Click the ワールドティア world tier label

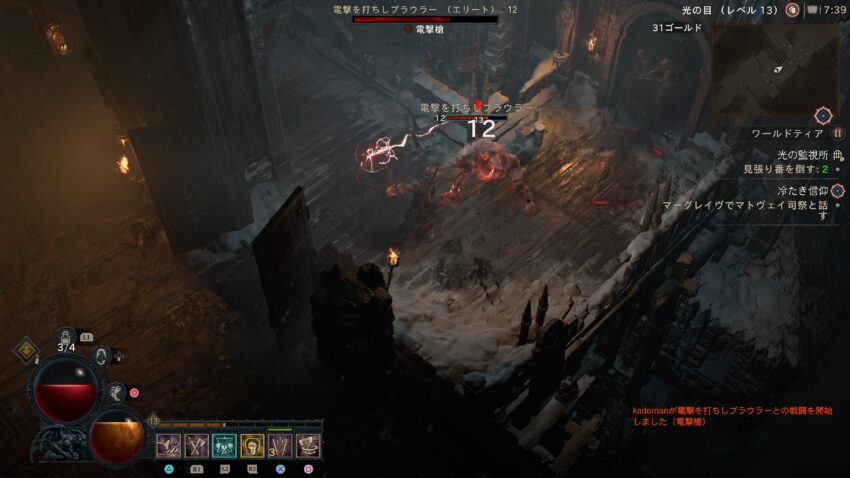point(788,133)
